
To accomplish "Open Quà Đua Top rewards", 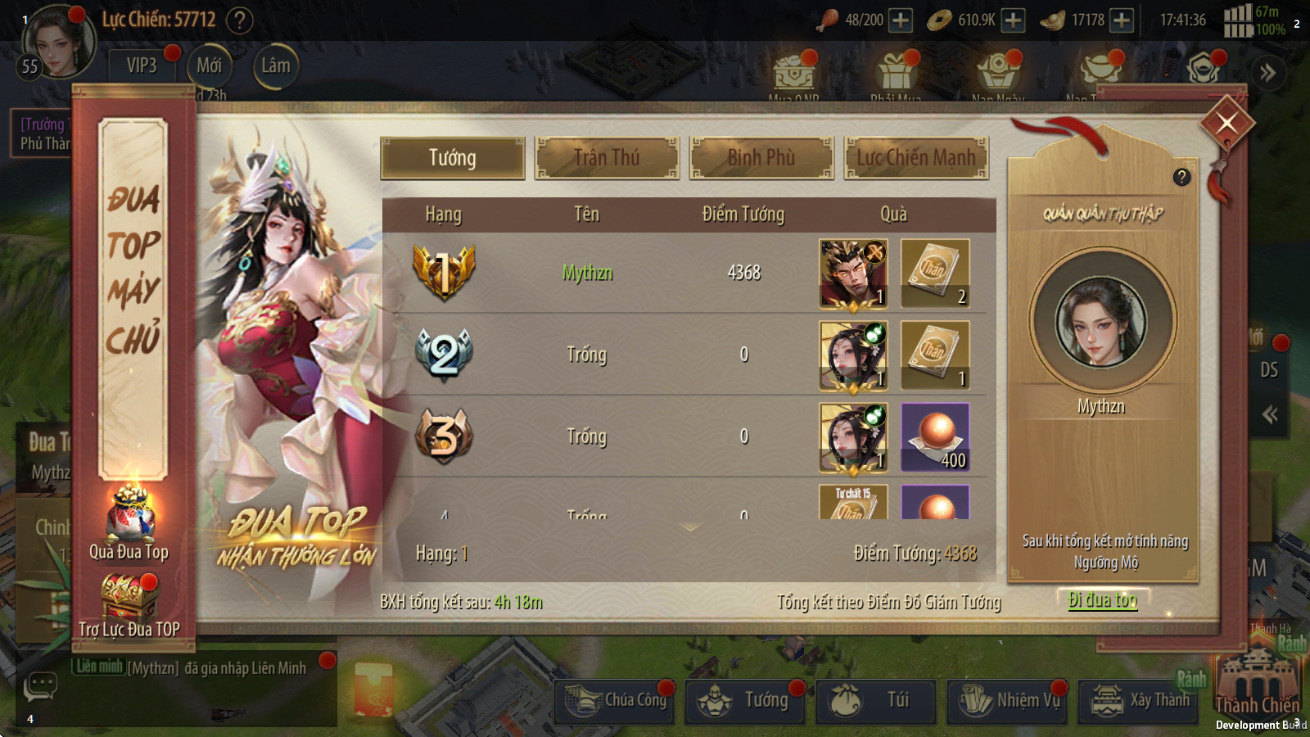I will (129, 522).
